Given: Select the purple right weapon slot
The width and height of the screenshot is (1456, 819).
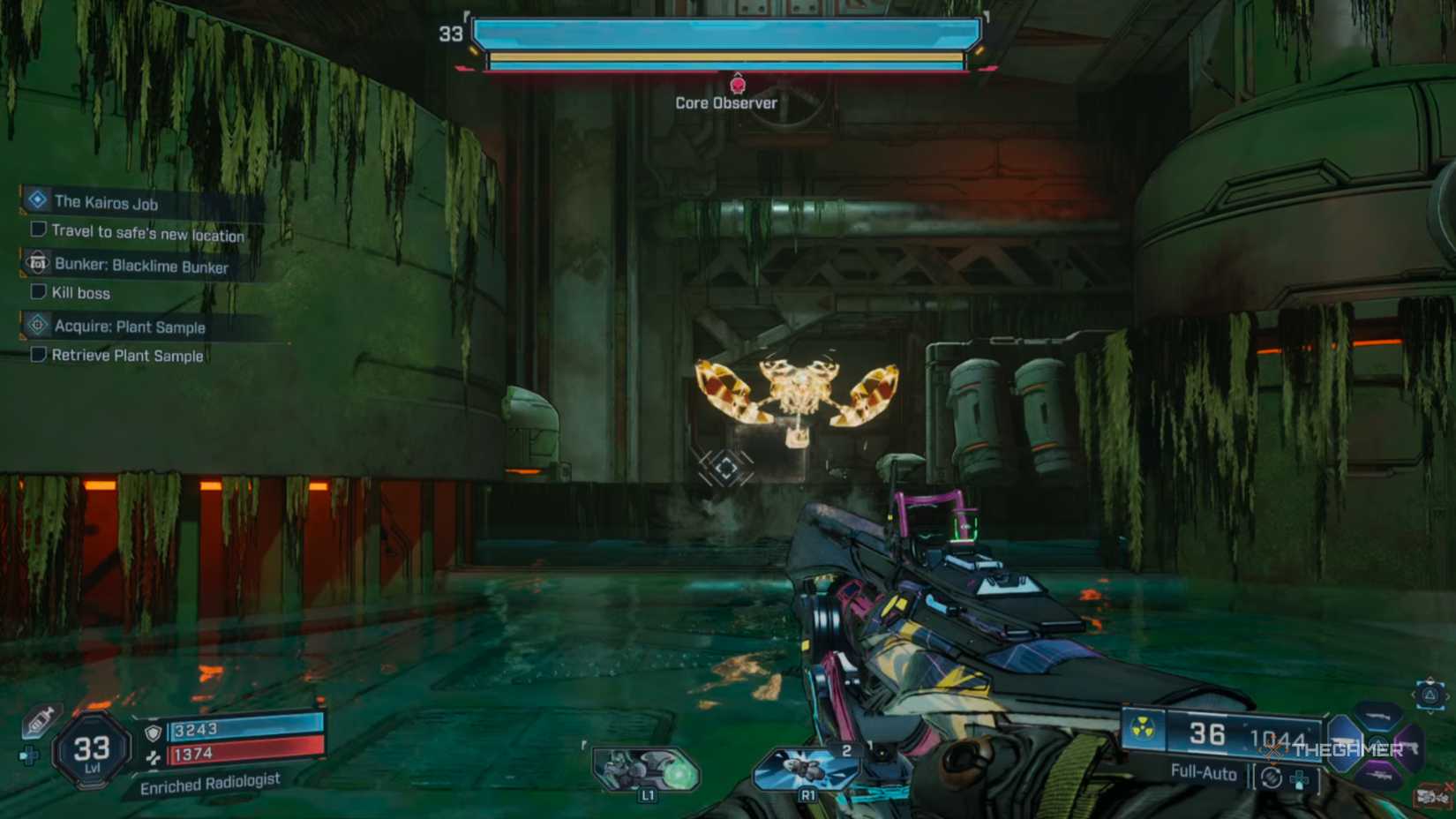Looking at the screenshot, I should (x=1409, y=747).
